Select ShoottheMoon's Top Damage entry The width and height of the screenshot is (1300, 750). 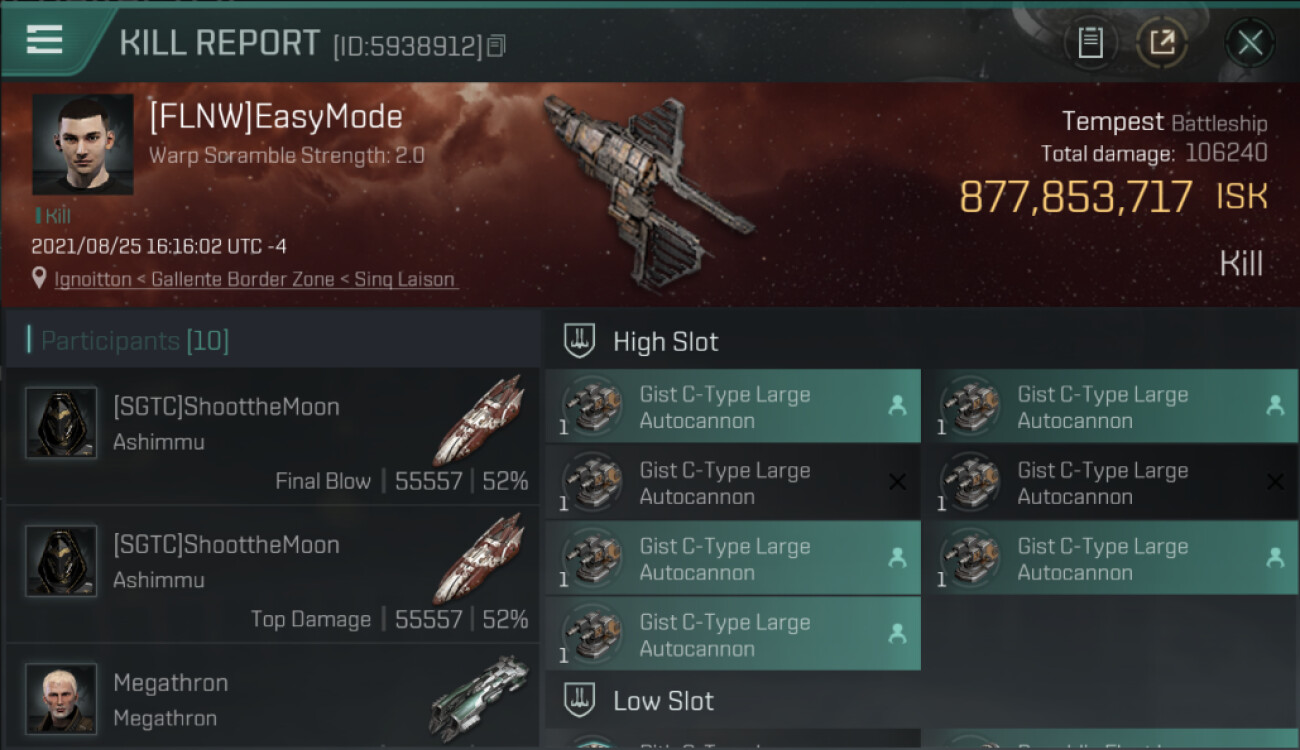pos(272,575)
